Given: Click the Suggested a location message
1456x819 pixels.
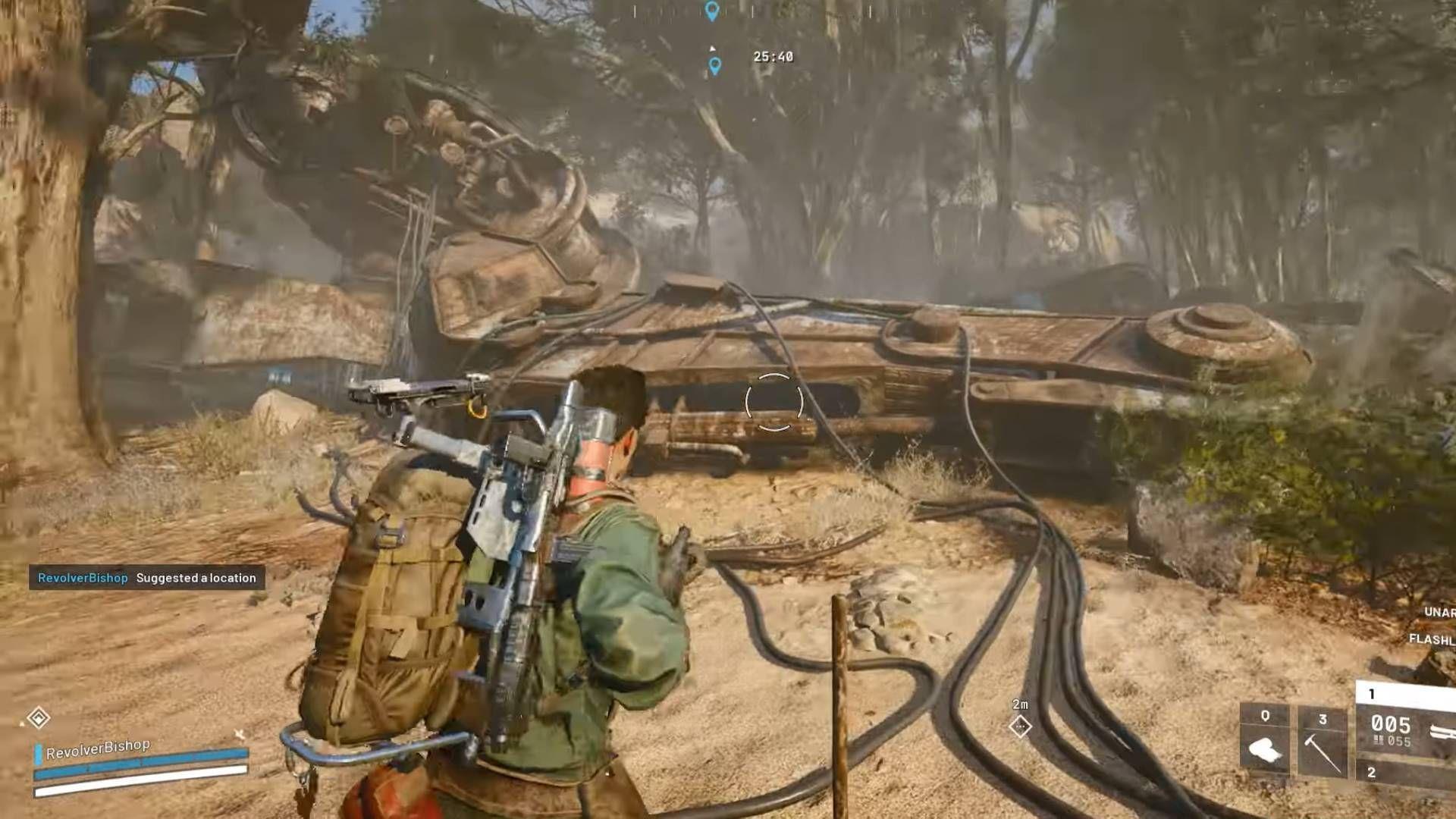Looking at the screenshot, I should [x=196, y=578].
